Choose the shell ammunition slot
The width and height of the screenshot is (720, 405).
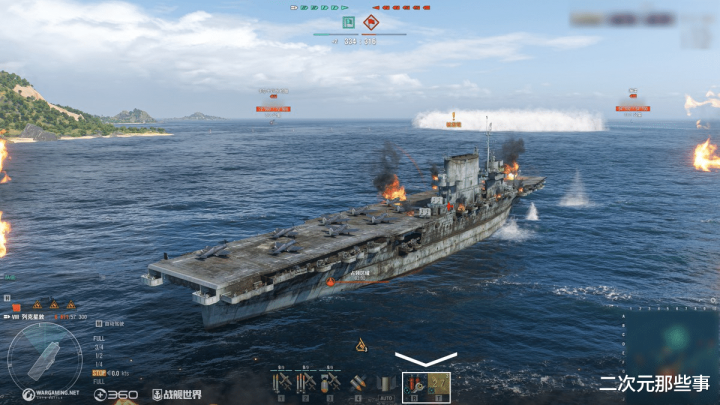[x=357, y=382]
